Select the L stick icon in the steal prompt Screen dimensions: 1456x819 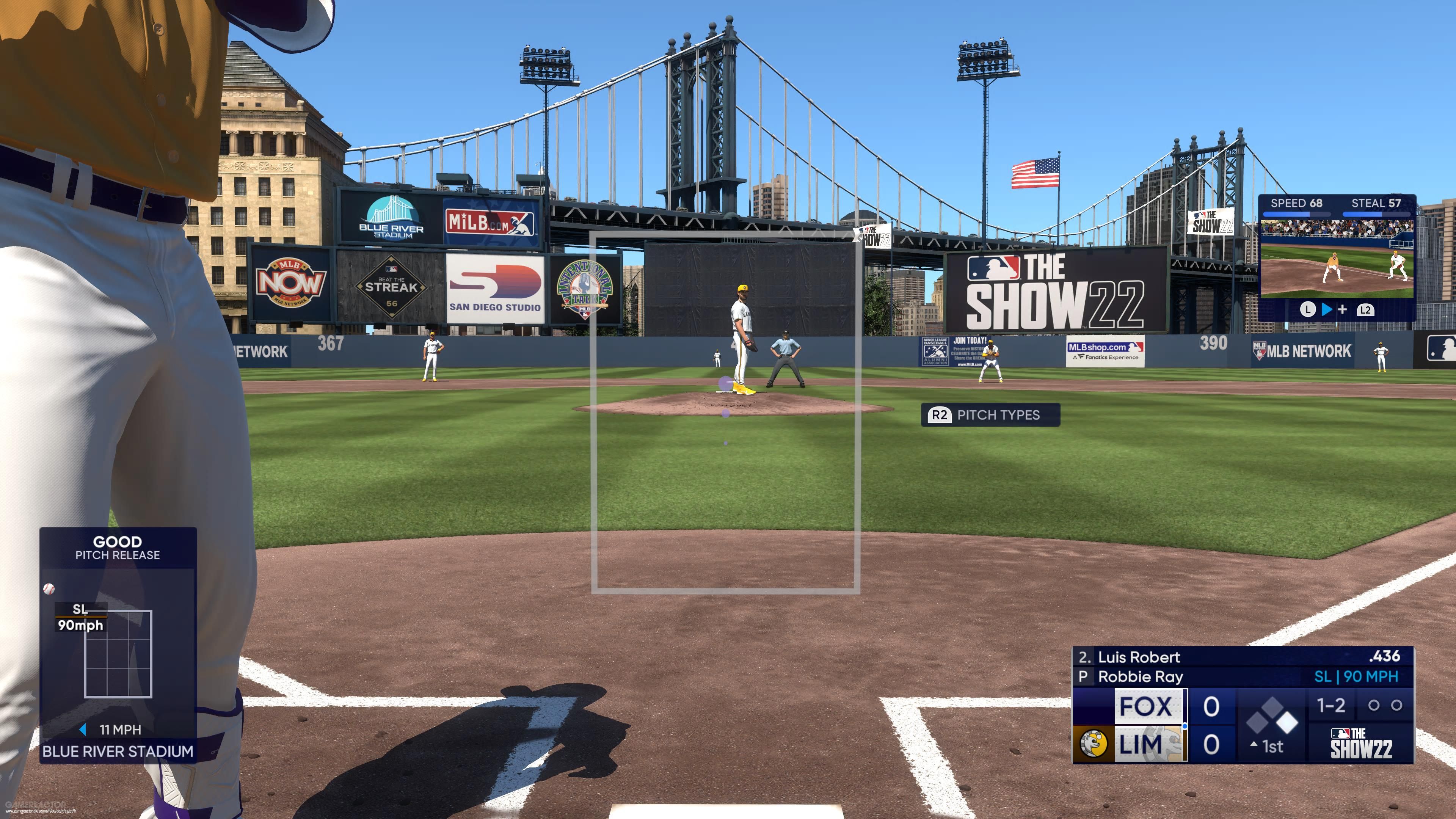click(1308, 310)
